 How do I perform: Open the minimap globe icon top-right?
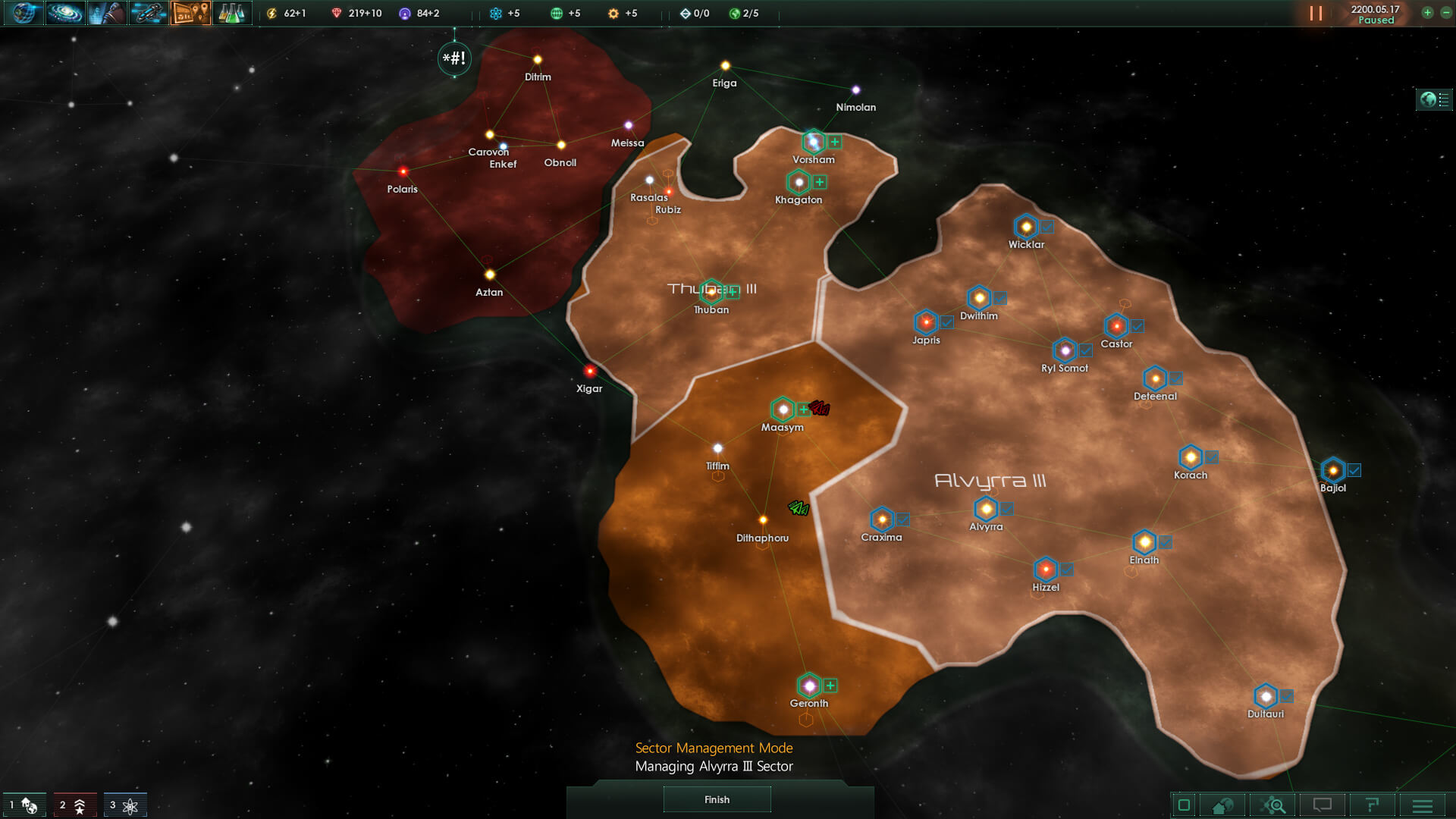click(x=1428, y=99)
